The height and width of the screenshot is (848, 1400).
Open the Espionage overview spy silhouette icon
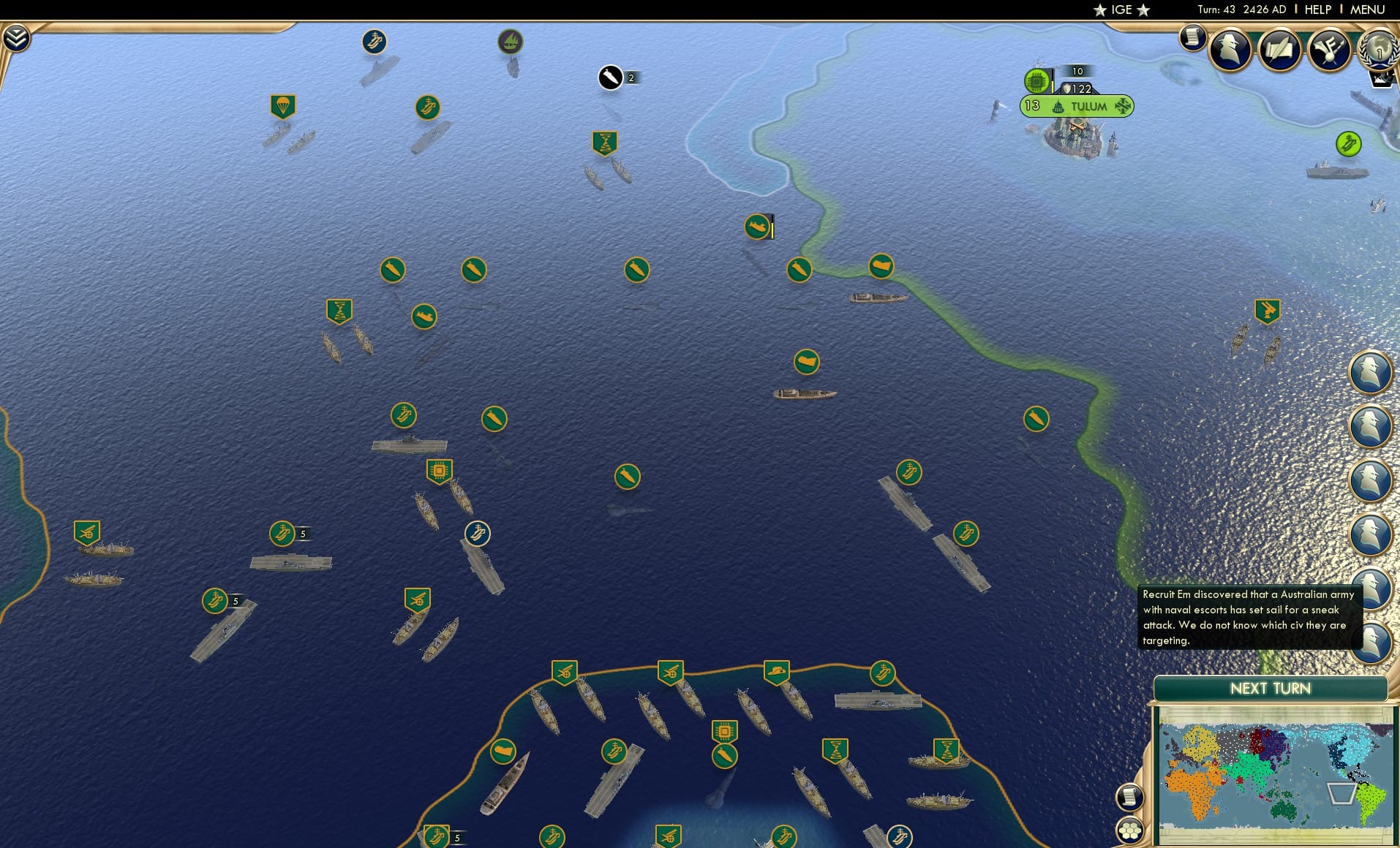click(1230, 48)
